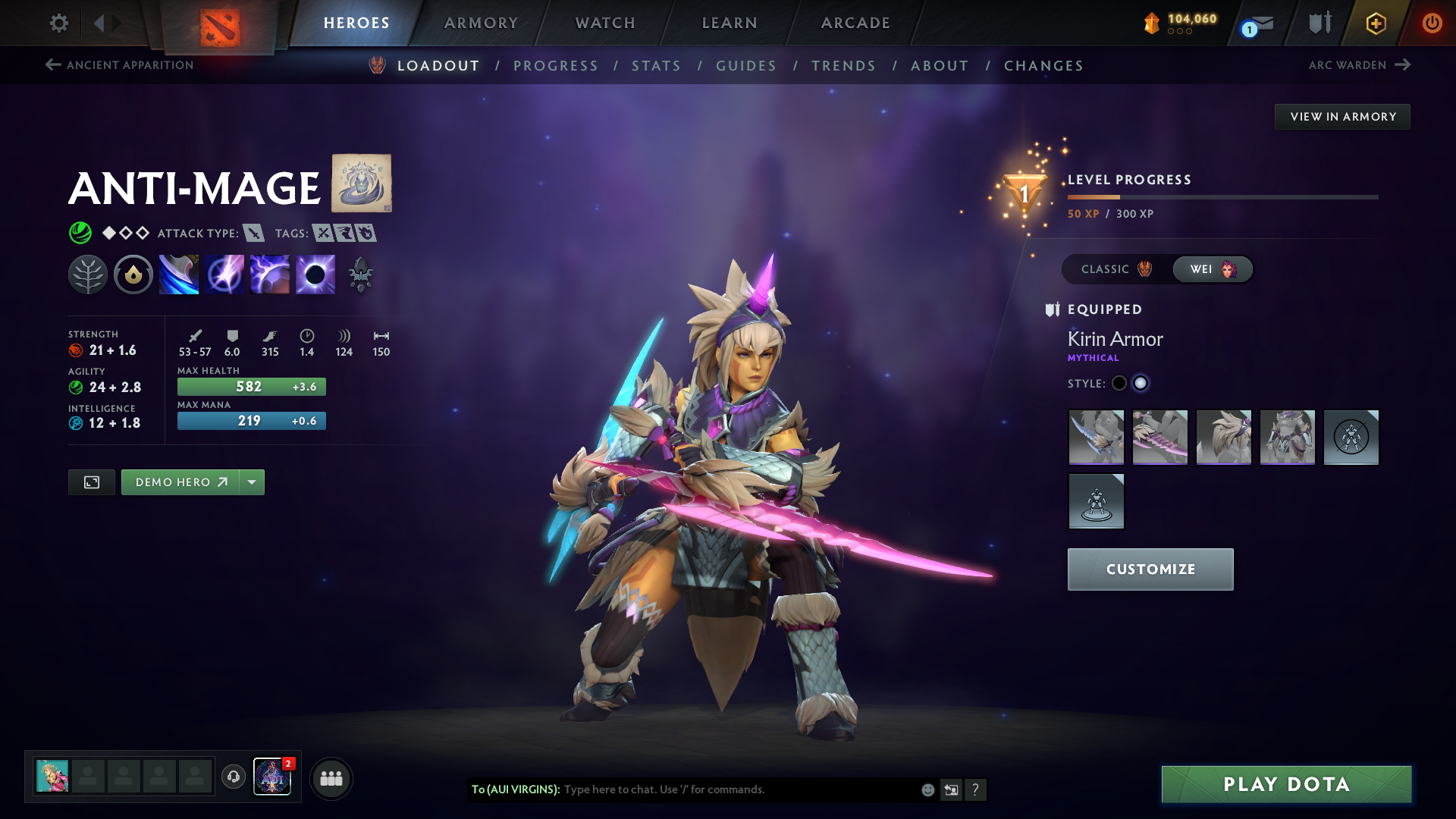Click the Play Dota button
The height and width of the screenshot is (819, 1456).
coord(1286,784)
